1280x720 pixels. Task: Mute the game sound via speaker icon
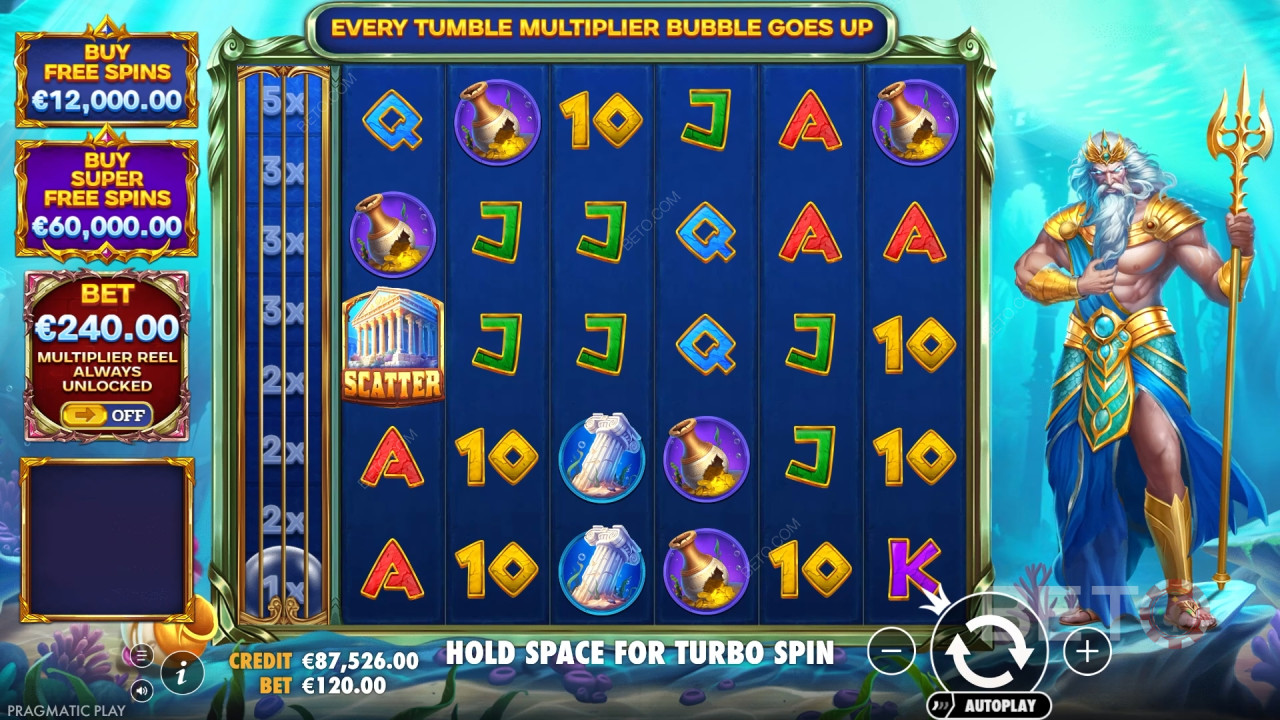[141, 688]
